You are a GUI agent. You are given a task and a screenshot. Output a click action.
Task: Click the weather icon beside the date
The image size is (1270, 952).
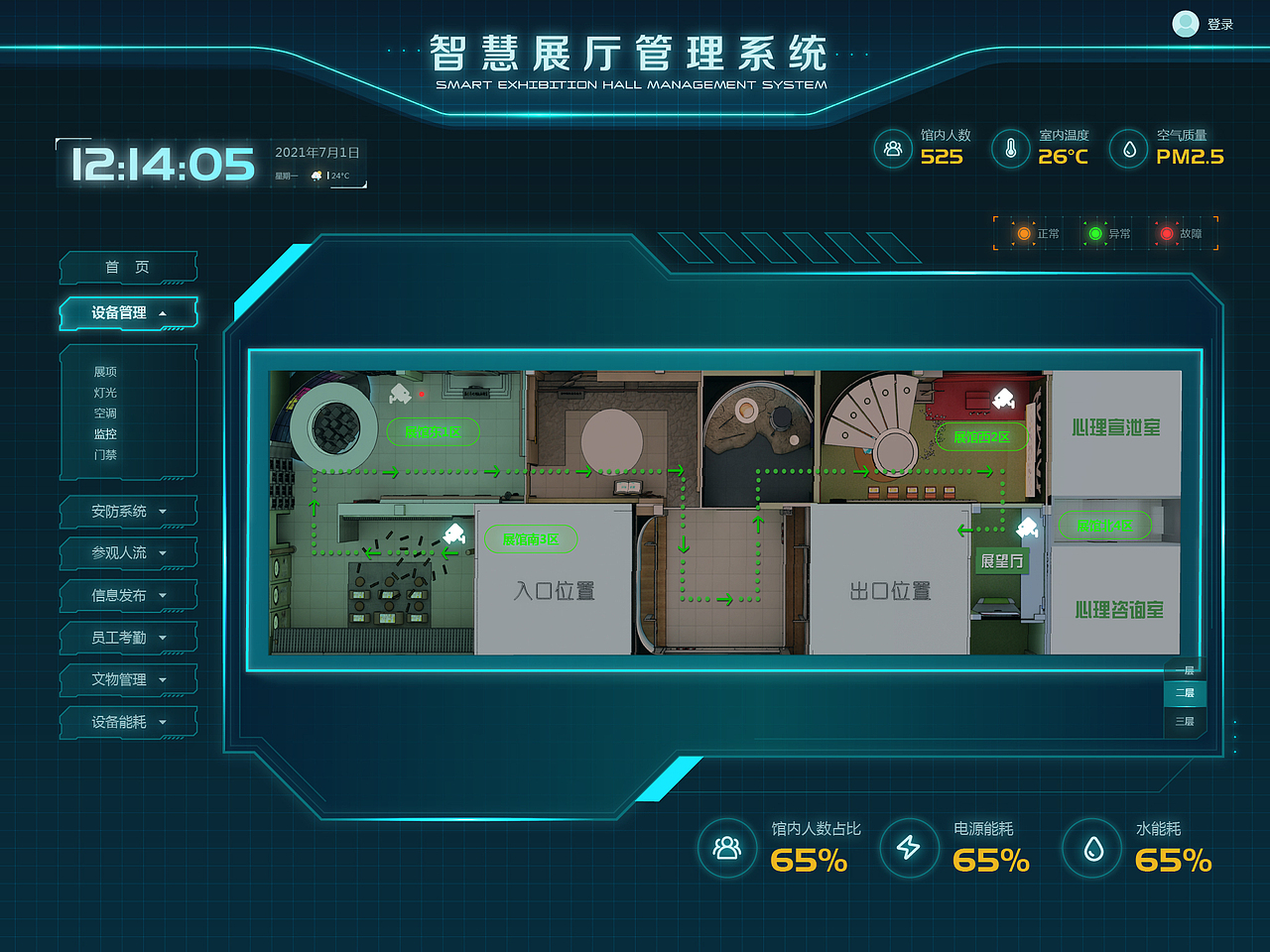point(317,176)
